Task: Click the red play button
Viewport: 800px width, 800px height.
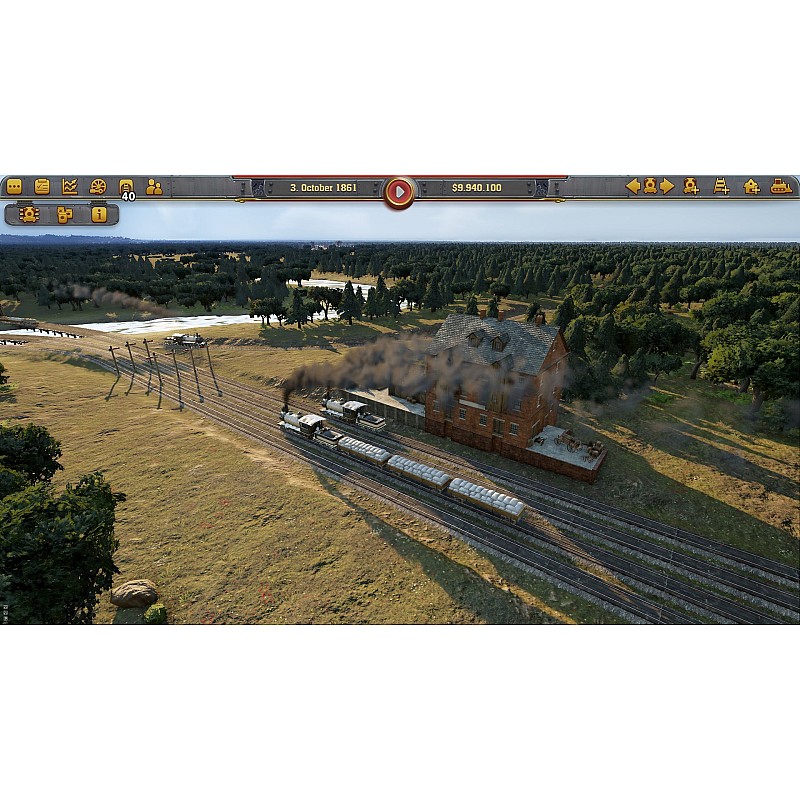Action: coord(399,191)
